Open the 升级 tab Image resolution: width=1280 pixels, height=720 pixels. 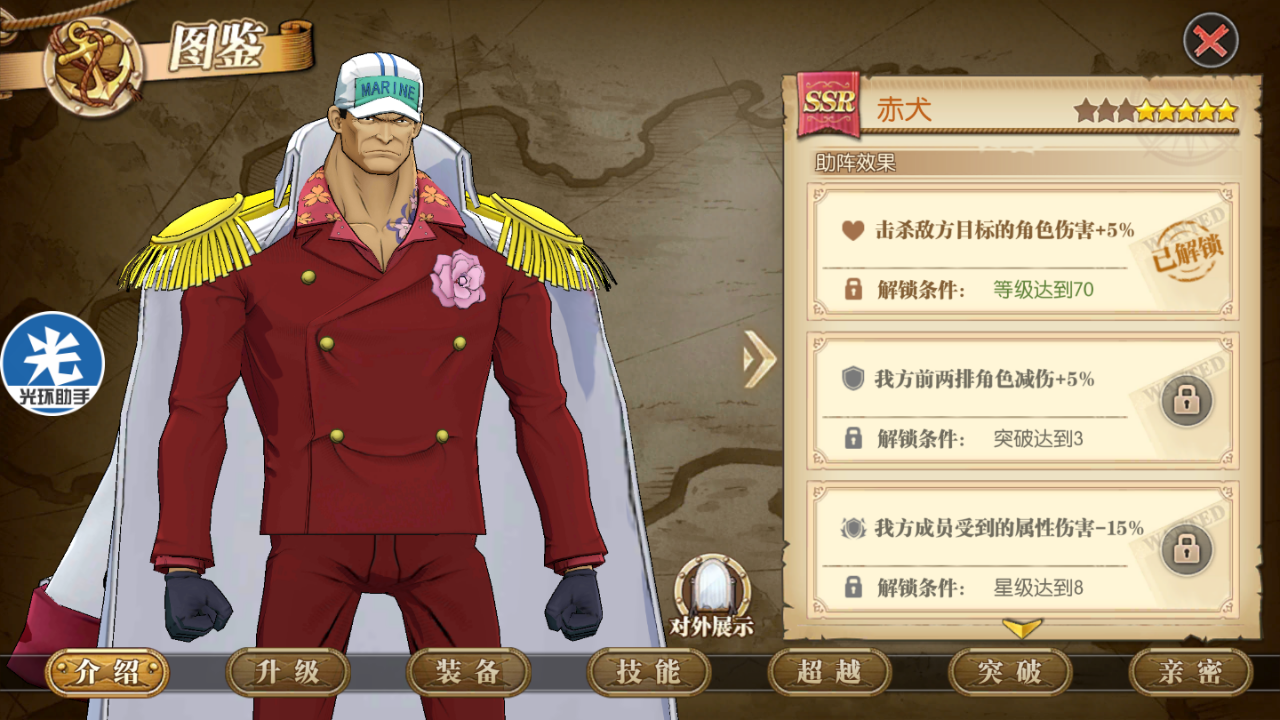[288, 672]
